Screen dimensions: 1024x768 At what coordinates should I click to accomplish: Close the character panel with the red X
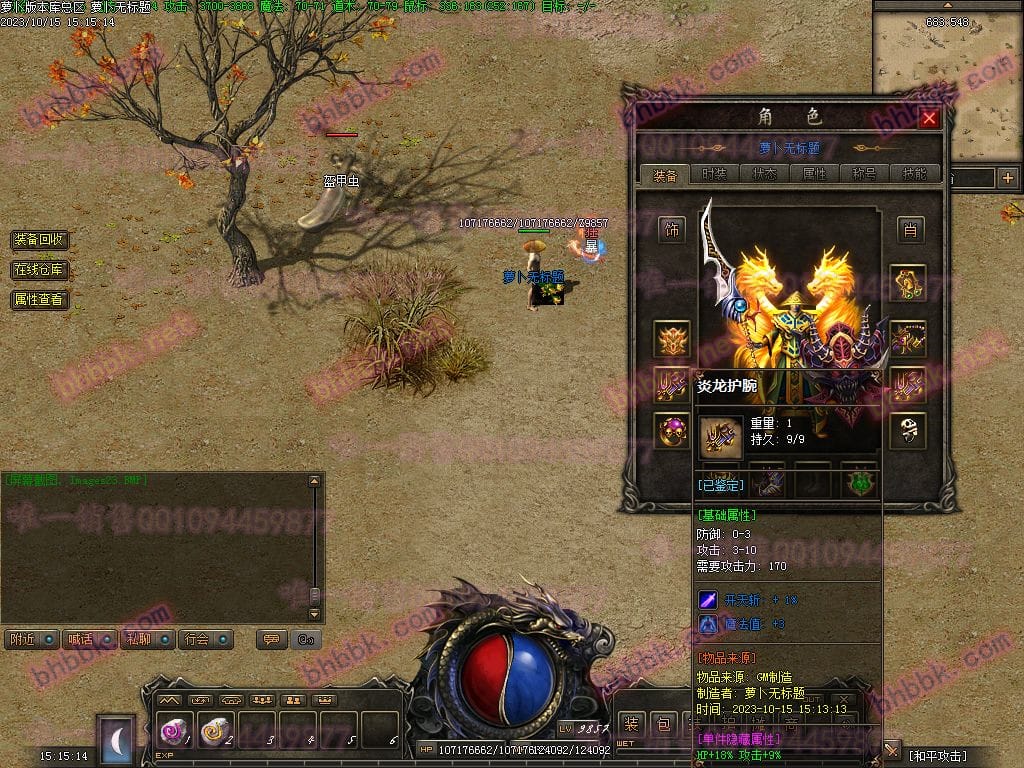(x=929, y=118)
